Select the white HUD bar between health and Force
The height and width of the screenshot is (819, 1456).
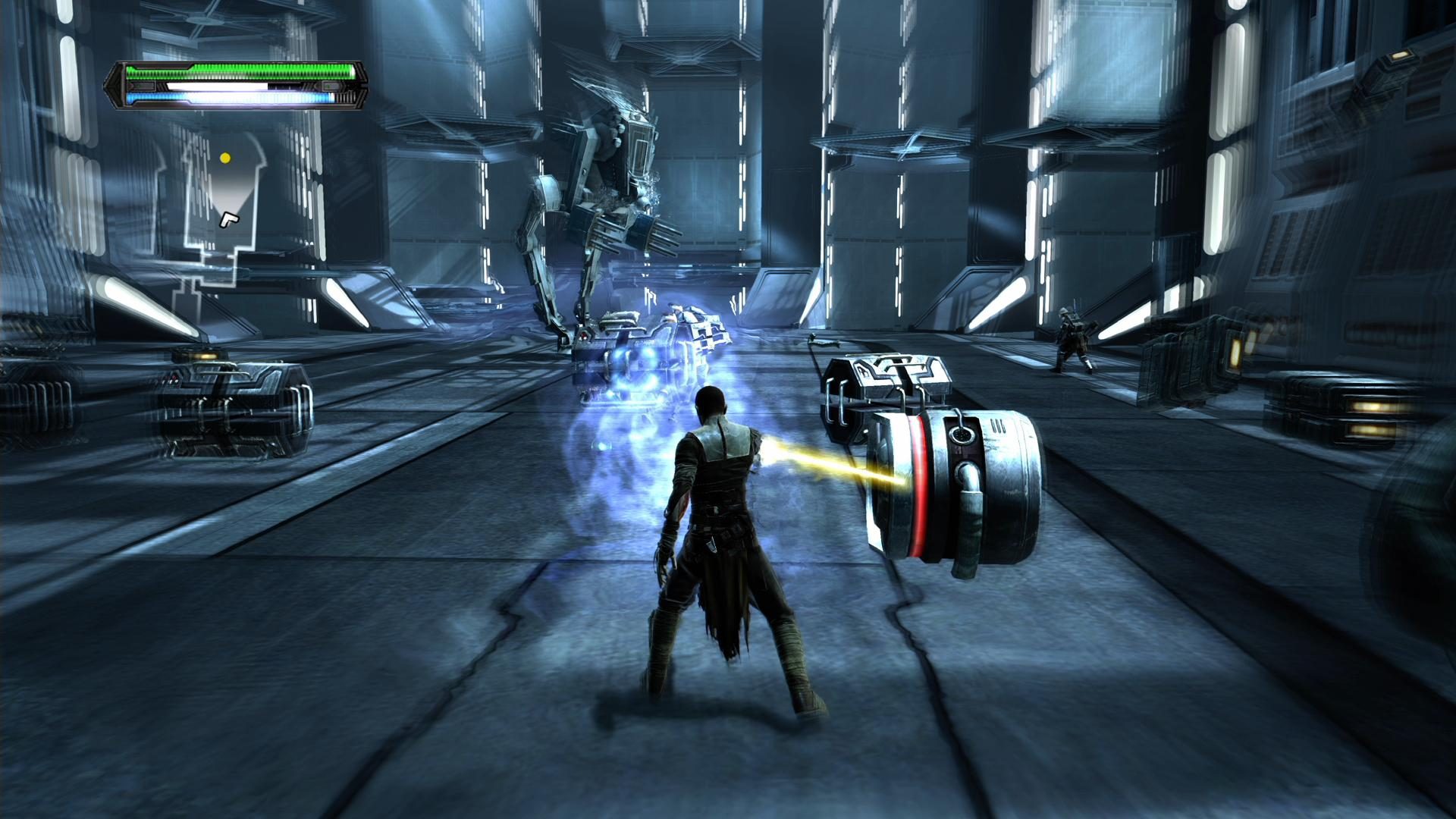(x=216, y=88)
